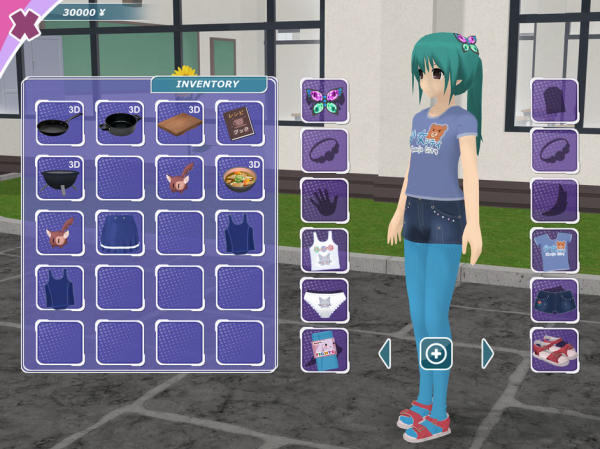Choose the empty sock equipment slot
Viewport: 600px width, 449px height.
554,201
